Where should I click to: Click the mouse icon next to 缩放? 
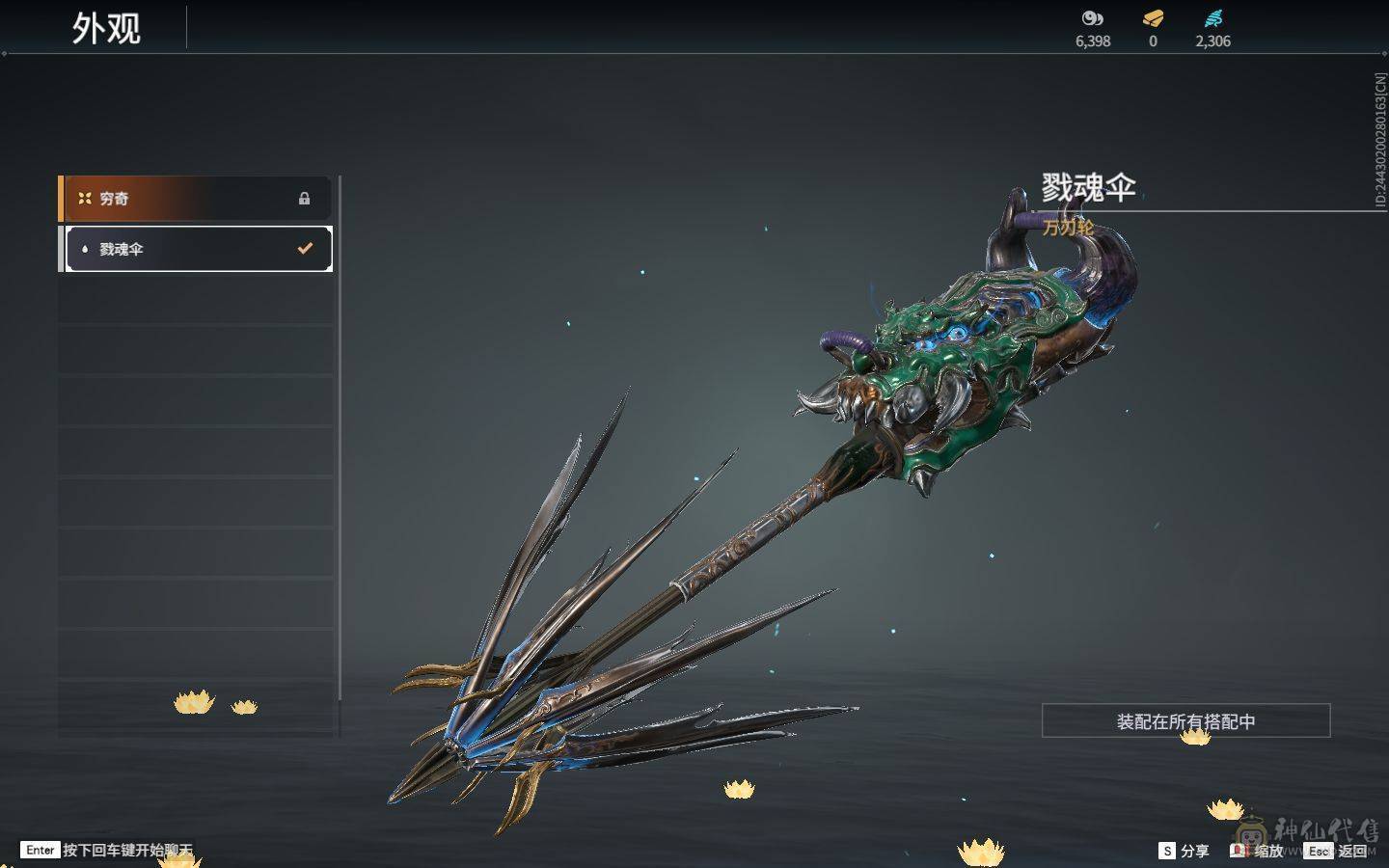click(x=1238, y=851)
